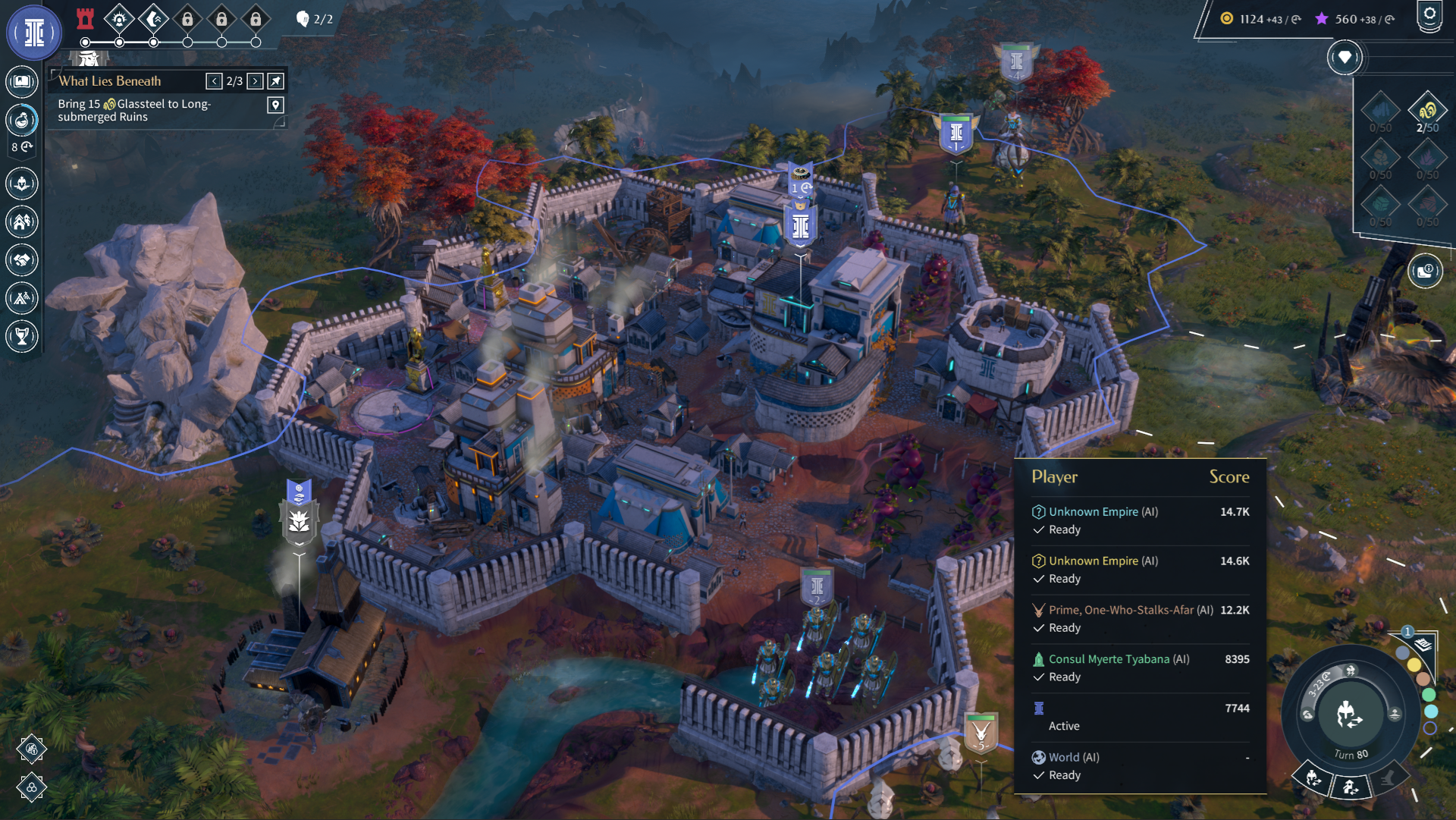1456x820 pixels.
Task: Open the trophy victory menu
Action: tap(22, 336)
